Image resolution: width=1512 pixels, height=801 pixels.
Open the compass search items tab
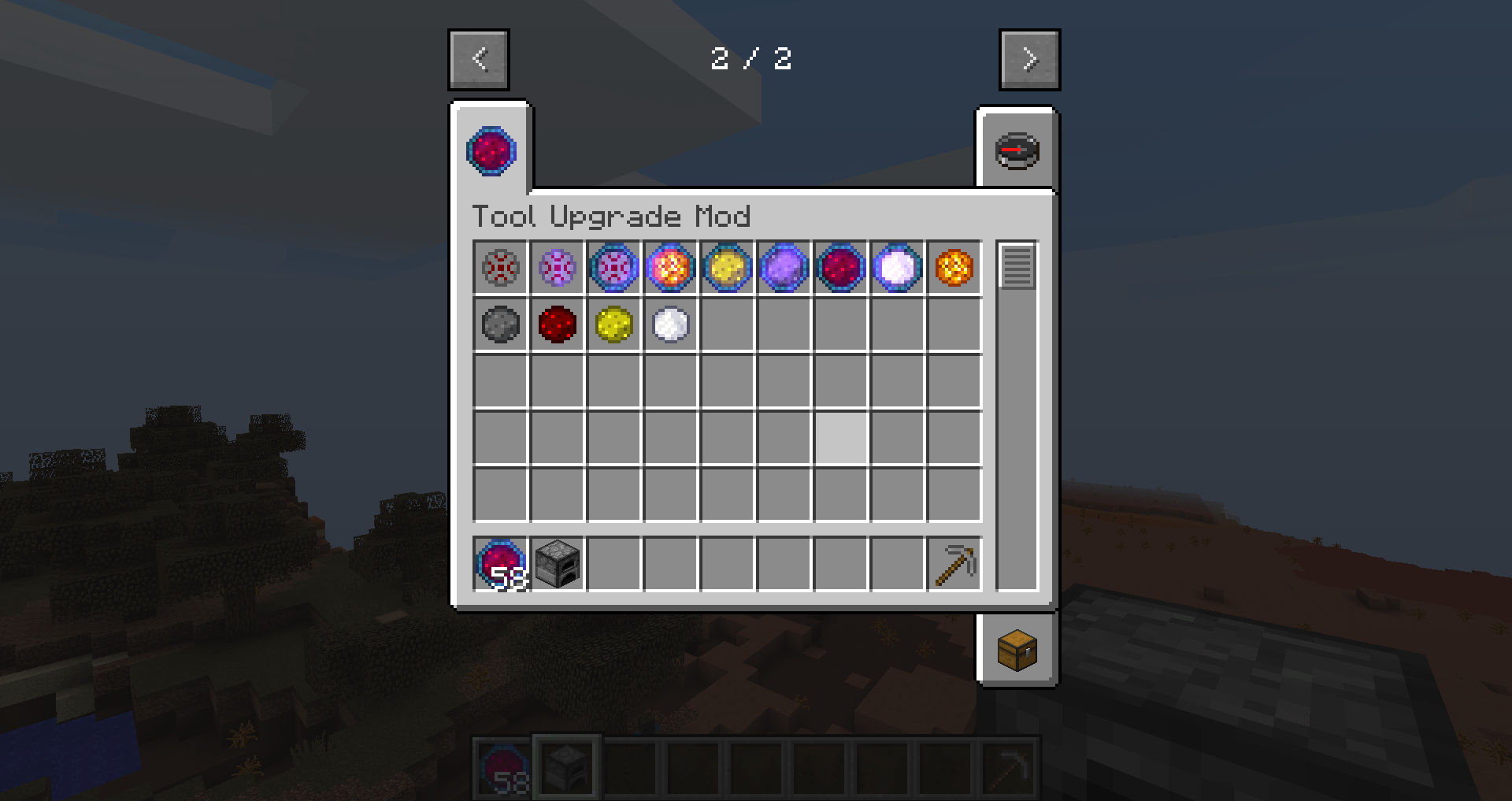[1017, 151]
